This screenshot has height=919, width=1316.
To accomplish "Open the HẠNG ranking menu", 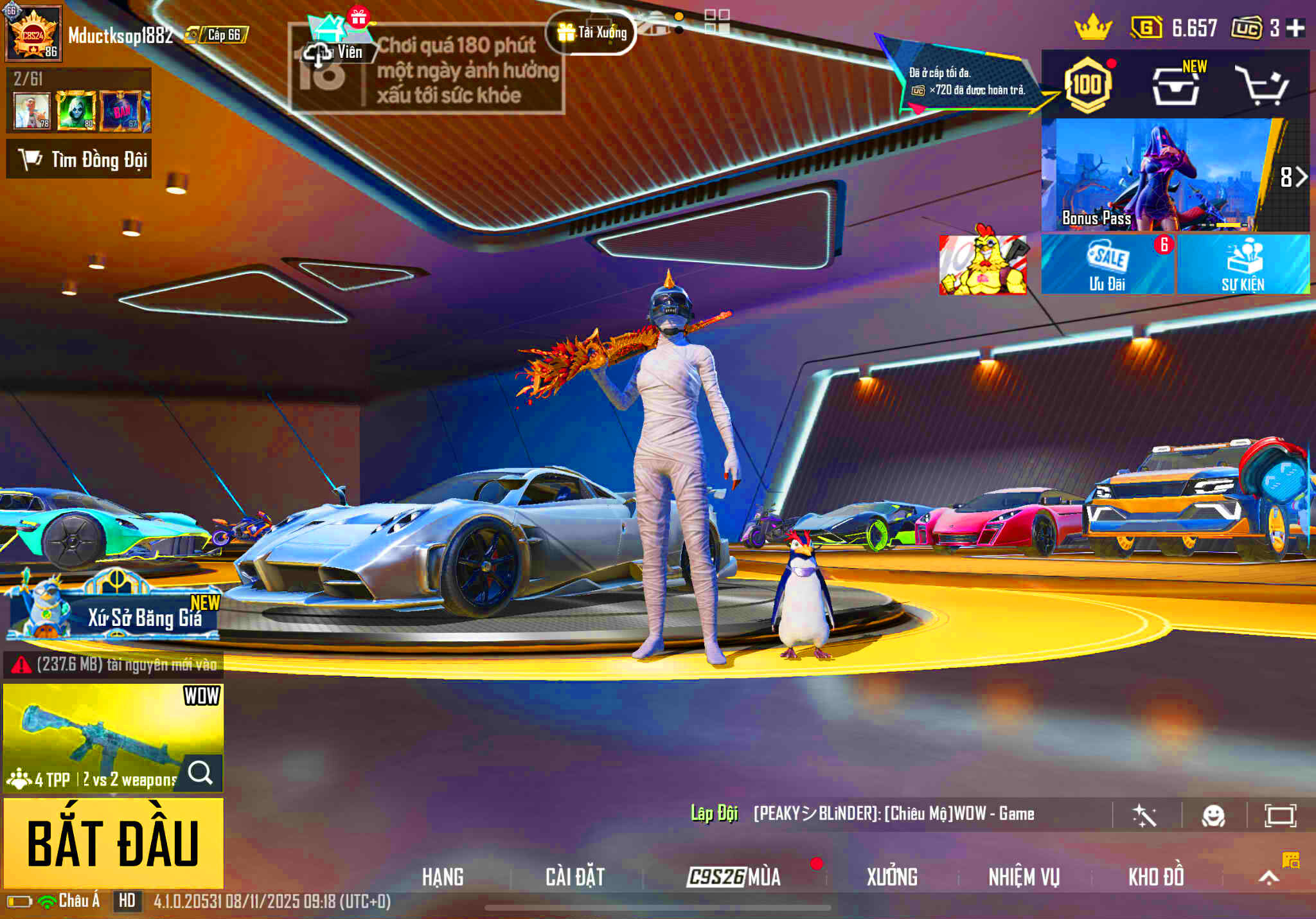I will tap(443, 877).
